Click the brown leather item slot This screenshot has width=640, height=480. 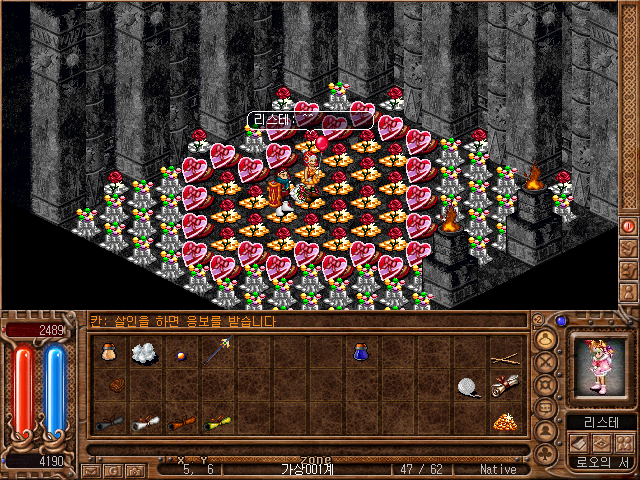click(x=116, y=385)
